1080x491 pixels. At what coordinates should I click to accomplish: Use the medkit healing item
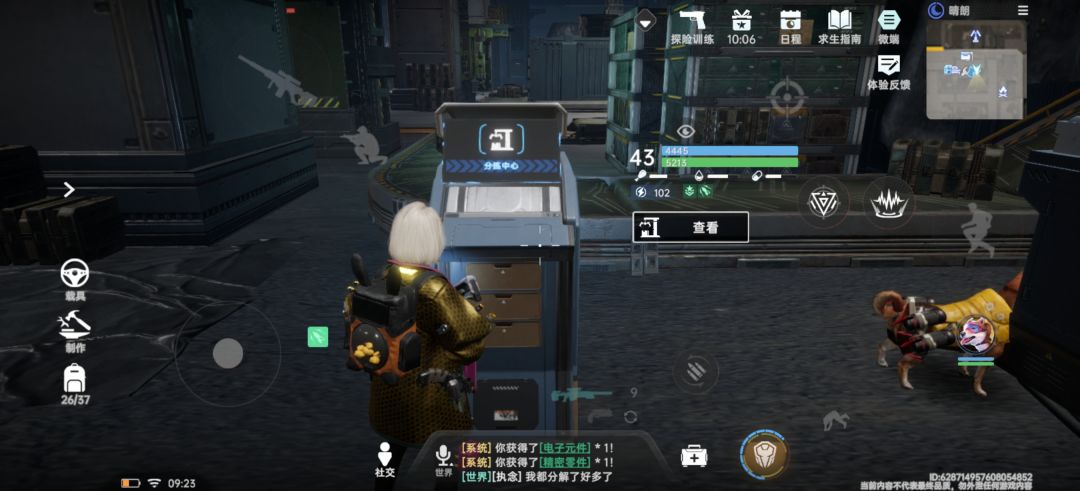(x=694, y=456)
